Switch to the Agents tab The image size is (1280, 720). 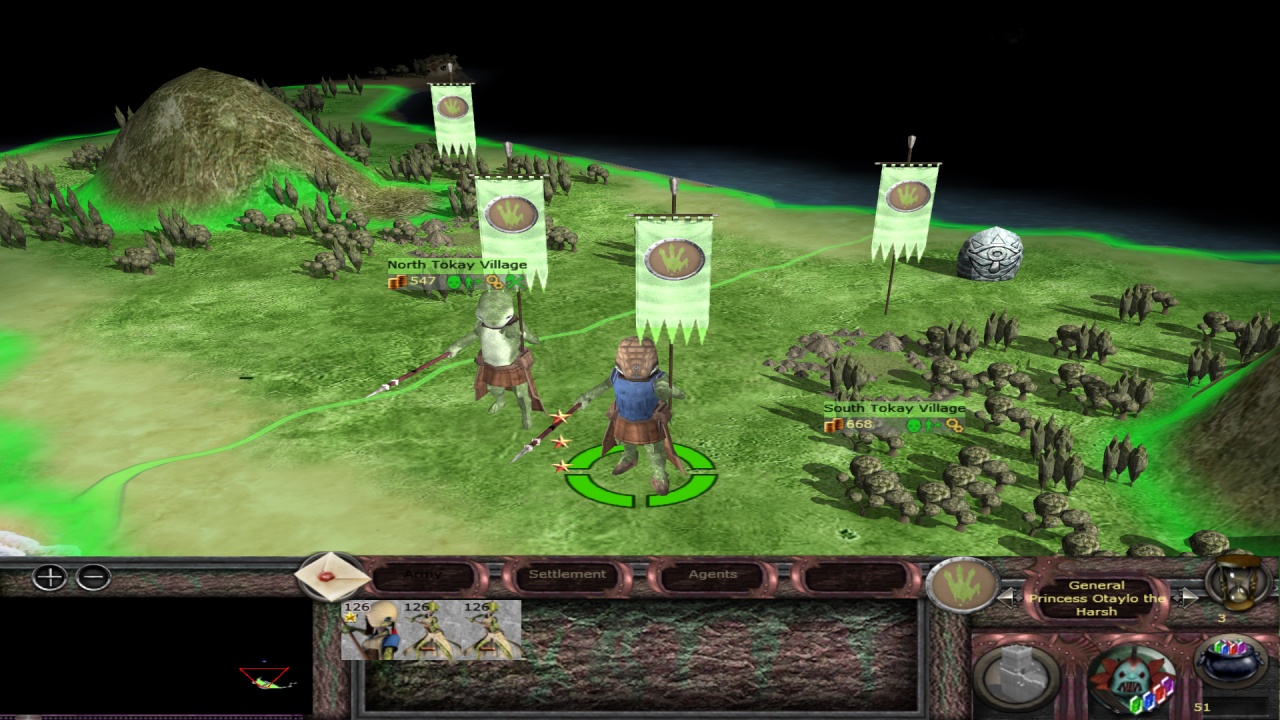(x=712, y=575)
